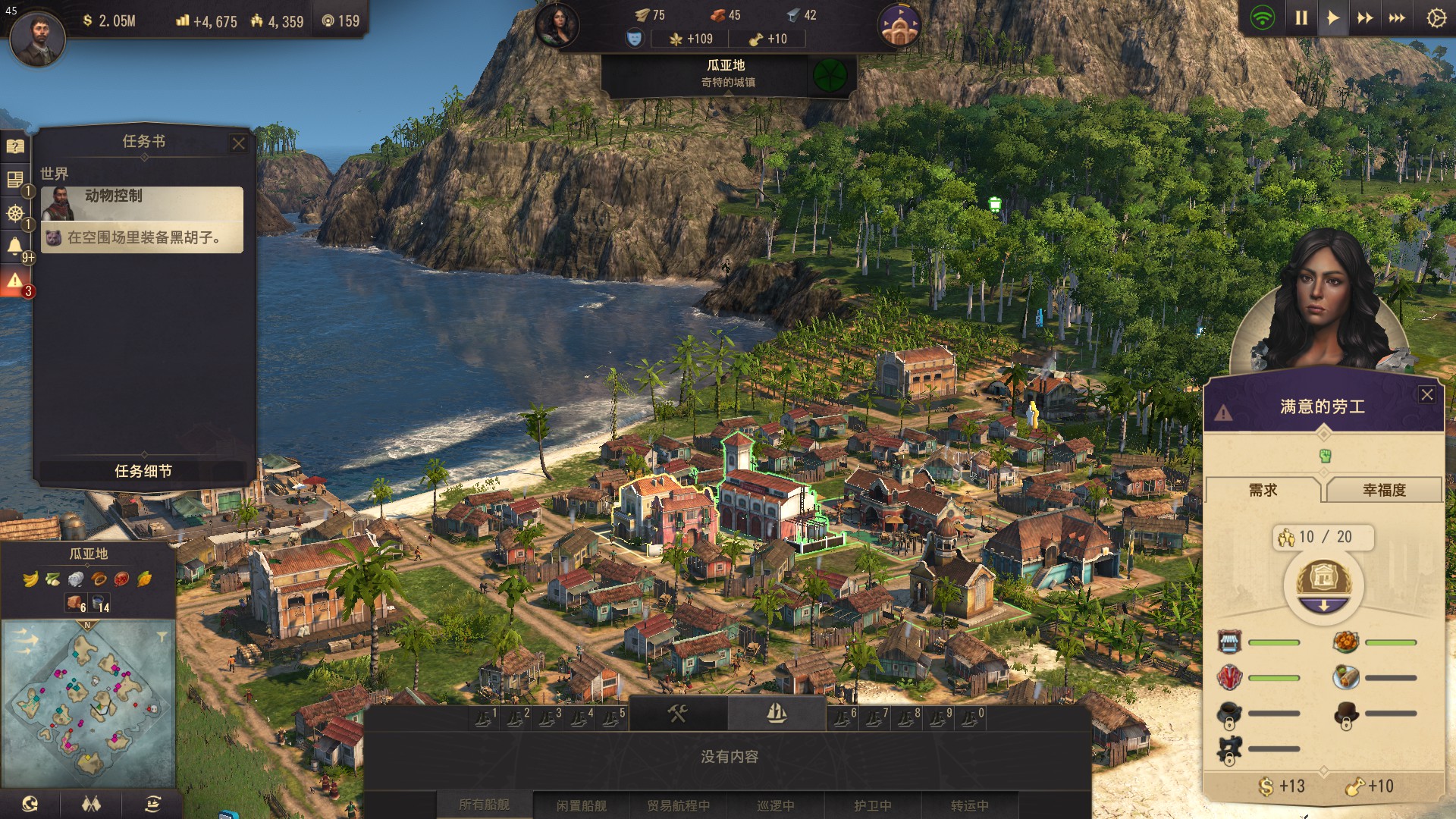Open the construction tools tab

point(677,713)
